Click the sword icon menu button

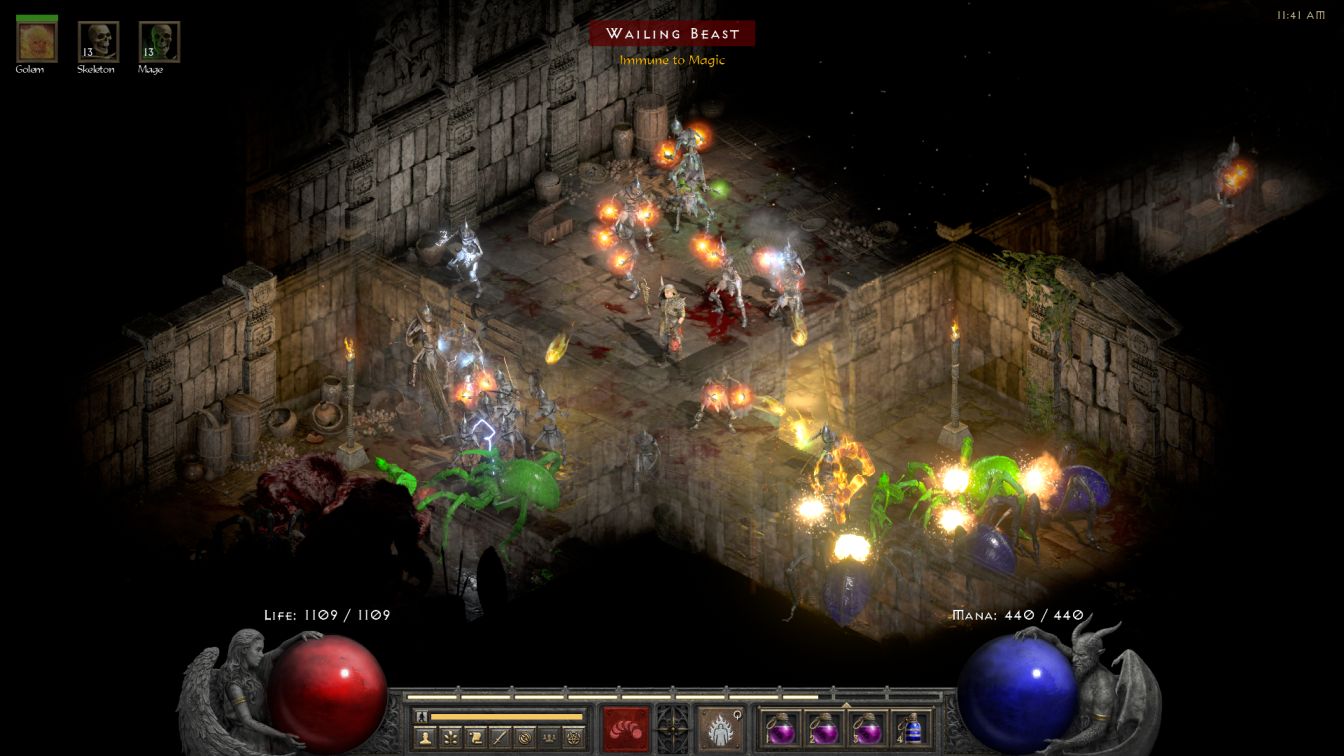click(499, 738)
